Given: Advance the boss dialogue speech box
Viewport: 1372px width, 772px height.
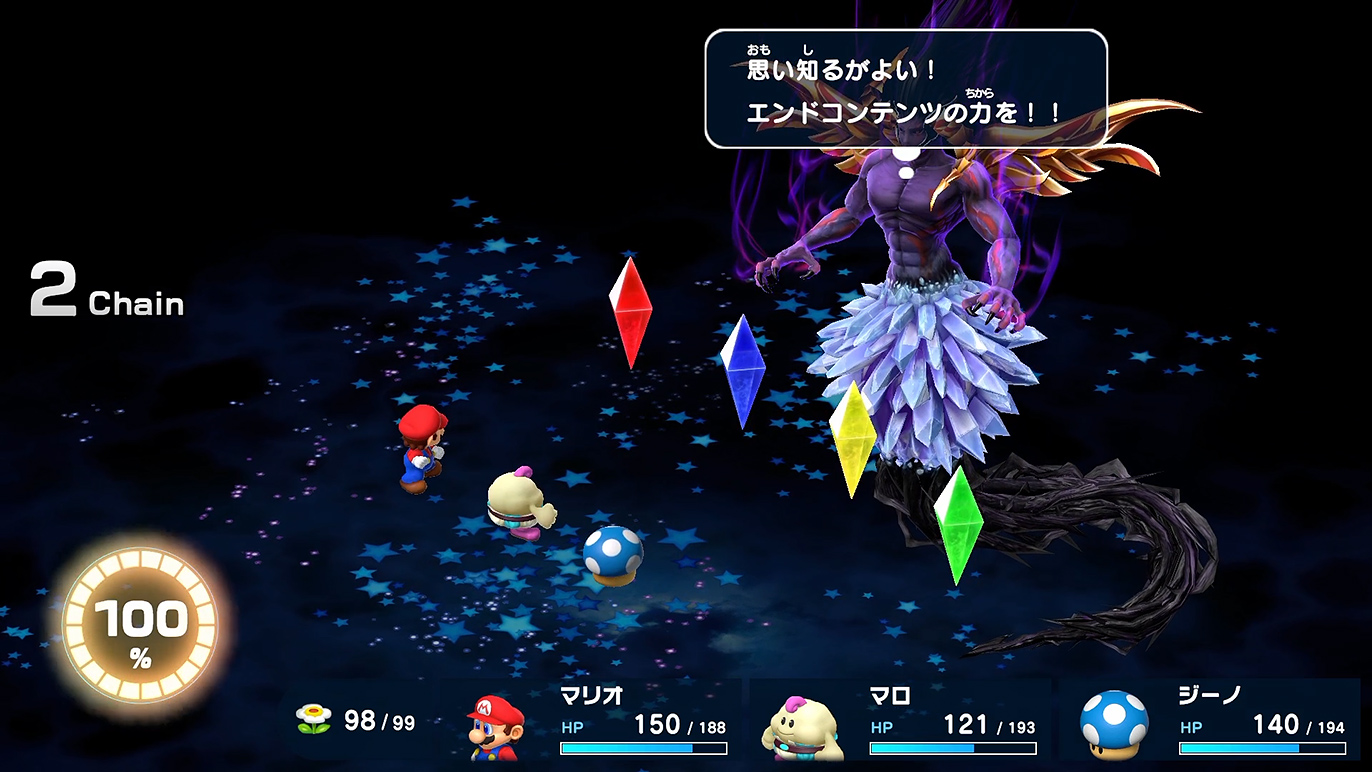Looking at the screenshot, I should point(905,89).
